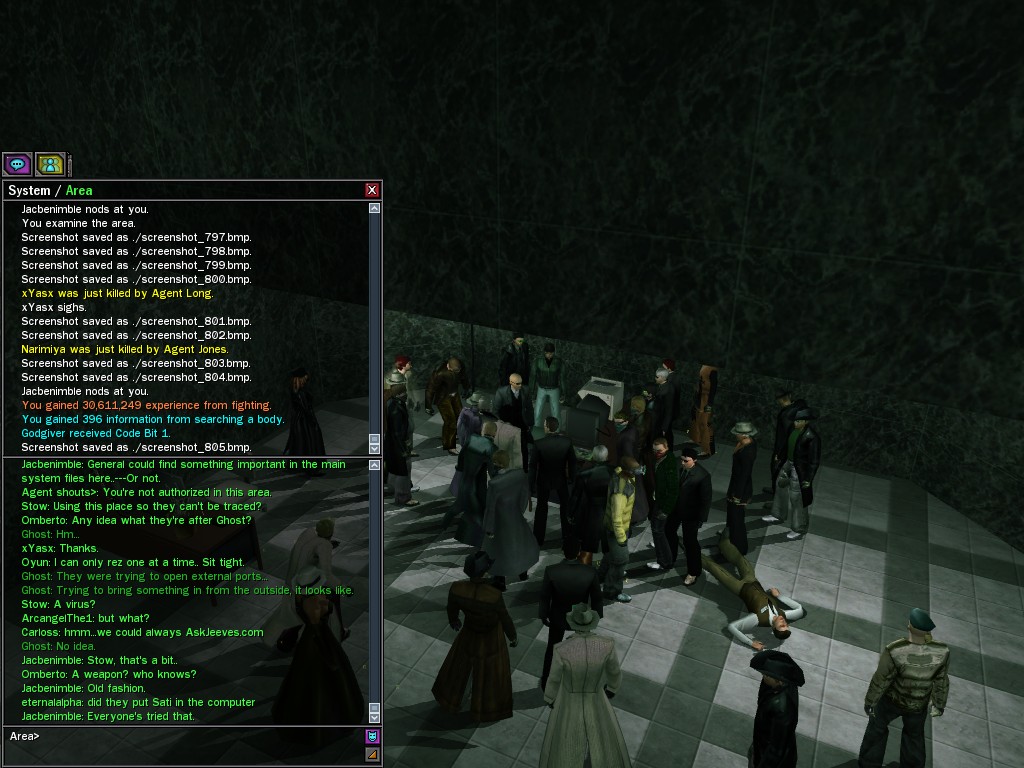
Task: Open the purple mask emote button
Action: 373,737
